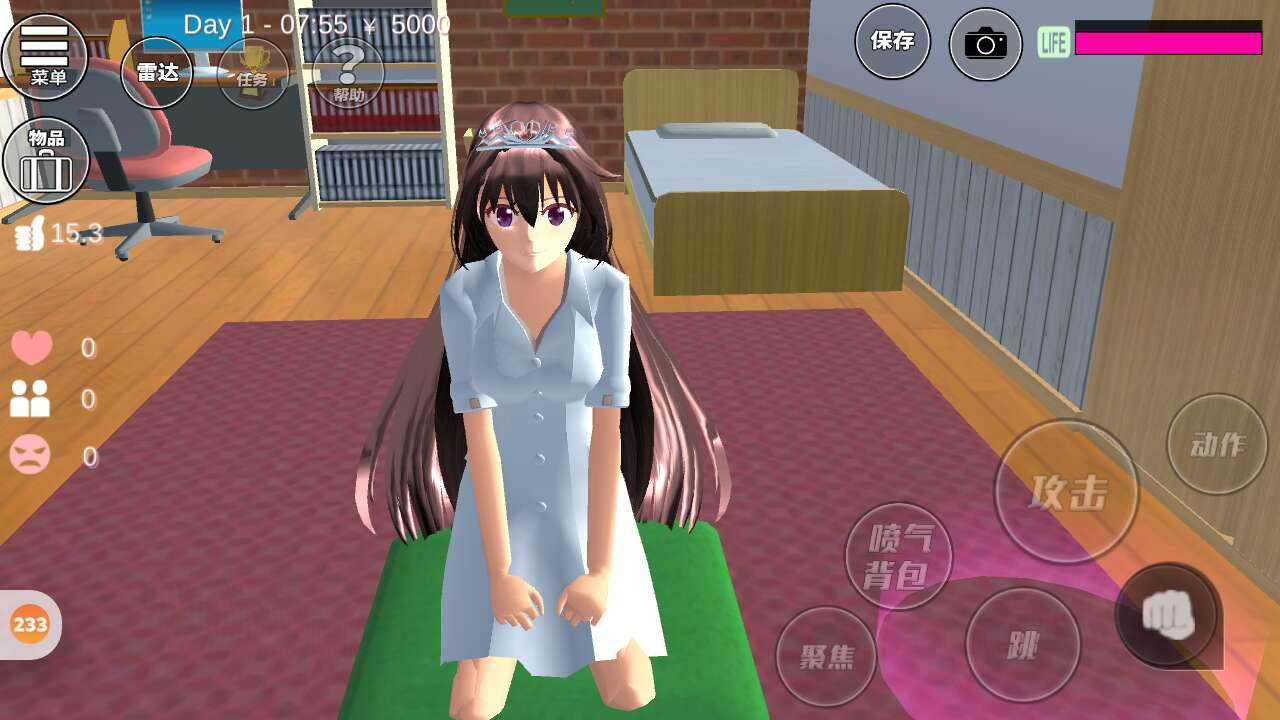Make the character jump with 跳

point(1022,645)
